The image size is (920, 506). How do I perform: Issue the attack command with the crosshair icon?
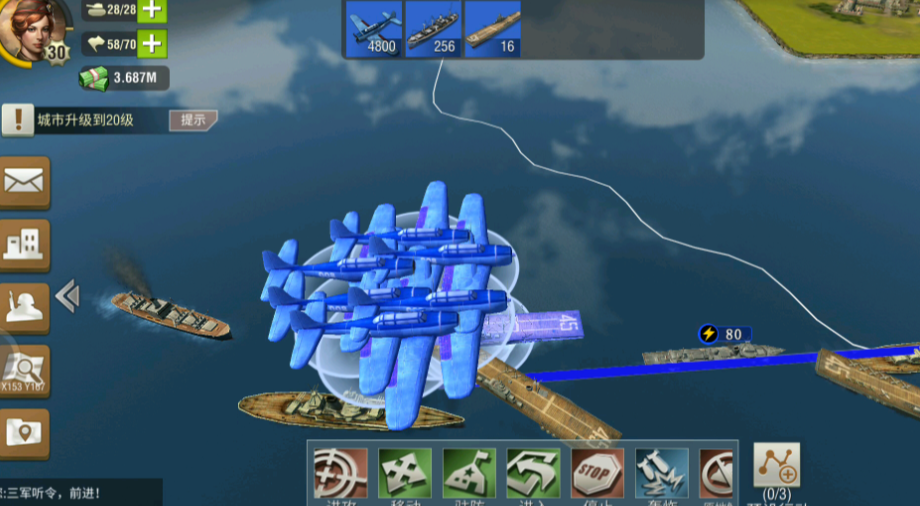coord(340,474)
